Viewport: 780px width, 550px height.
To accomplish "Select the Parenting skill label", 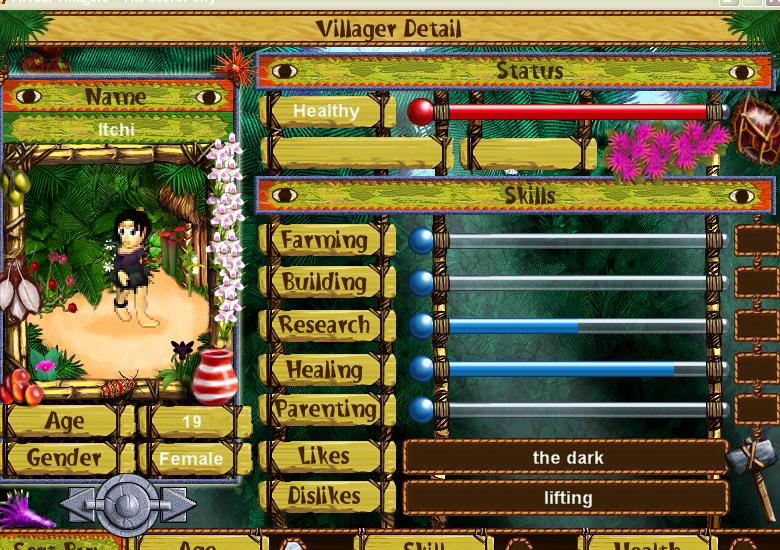I will (325, 410).
